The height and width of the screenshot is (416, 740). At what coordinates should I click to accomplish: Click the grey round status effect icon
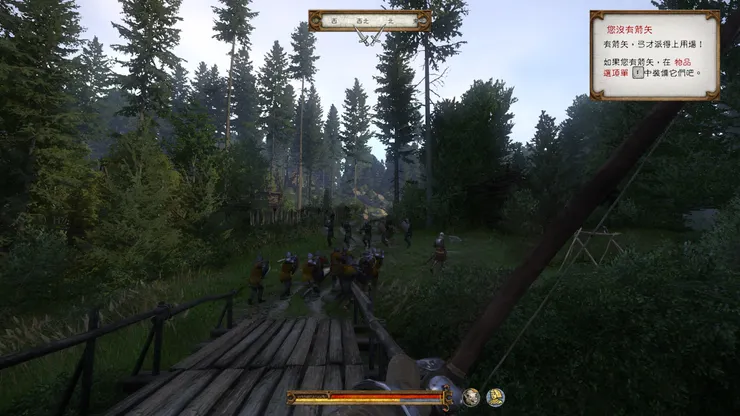click(470, 397)
